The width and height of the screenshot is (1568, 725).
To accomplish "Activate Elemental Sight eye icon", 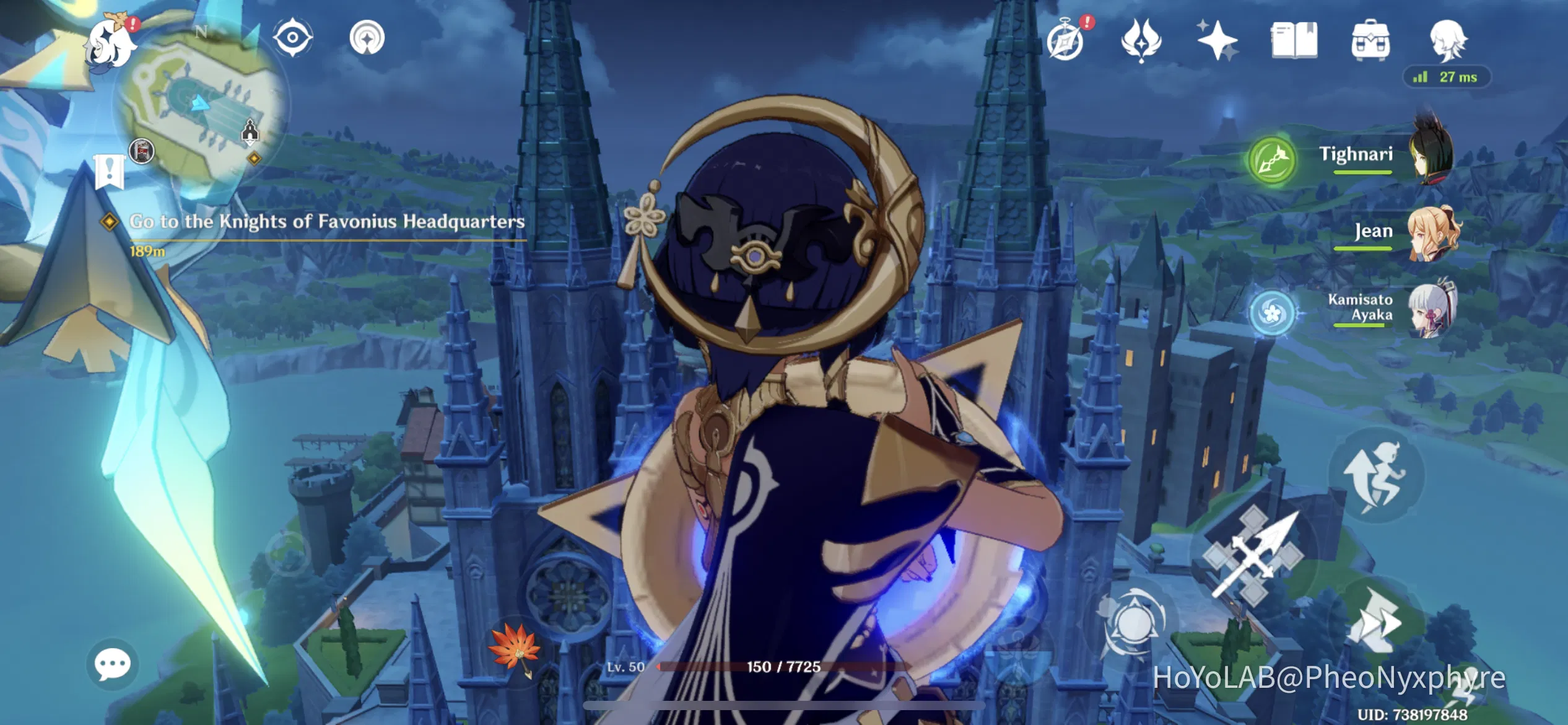I will [294, 38].
